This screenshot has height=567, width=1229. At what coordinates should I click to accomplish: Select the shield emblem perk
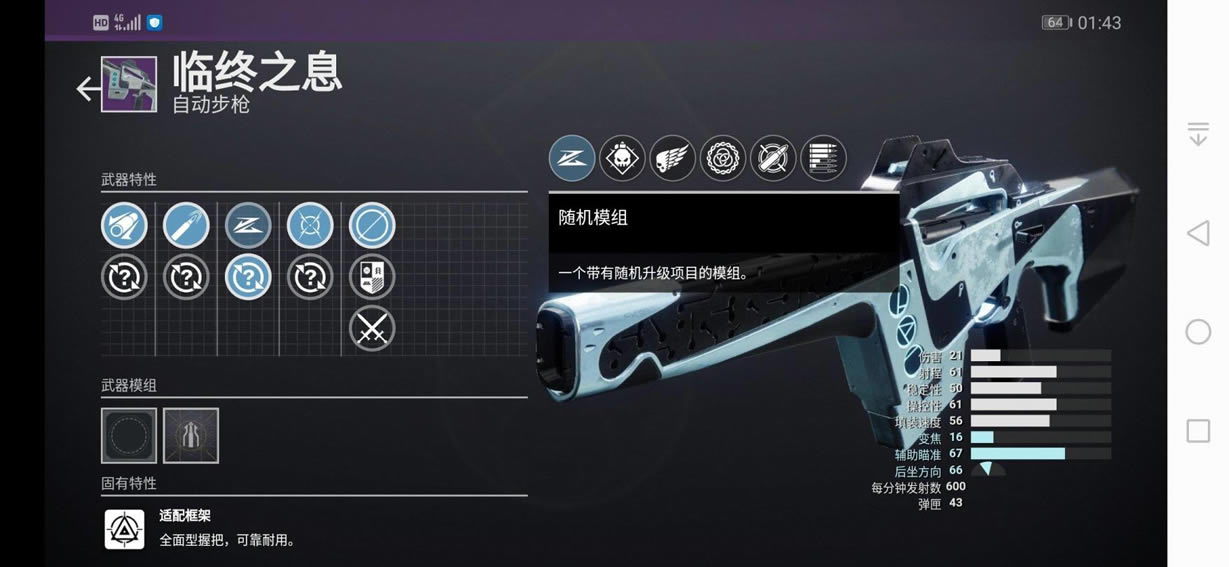point(372,277)
